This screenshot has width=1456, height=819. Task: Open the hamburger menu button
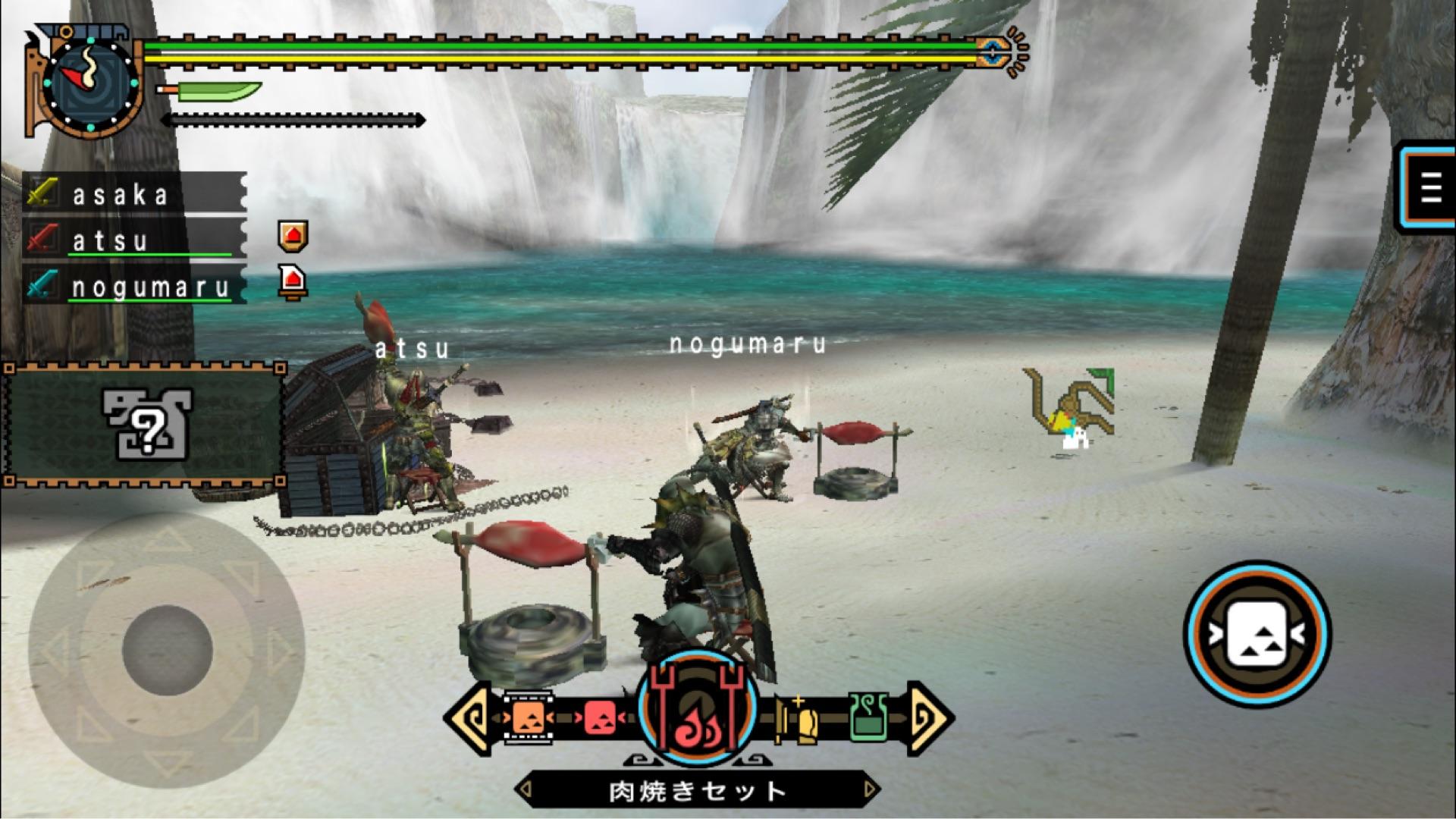(x=1429, y=187)
